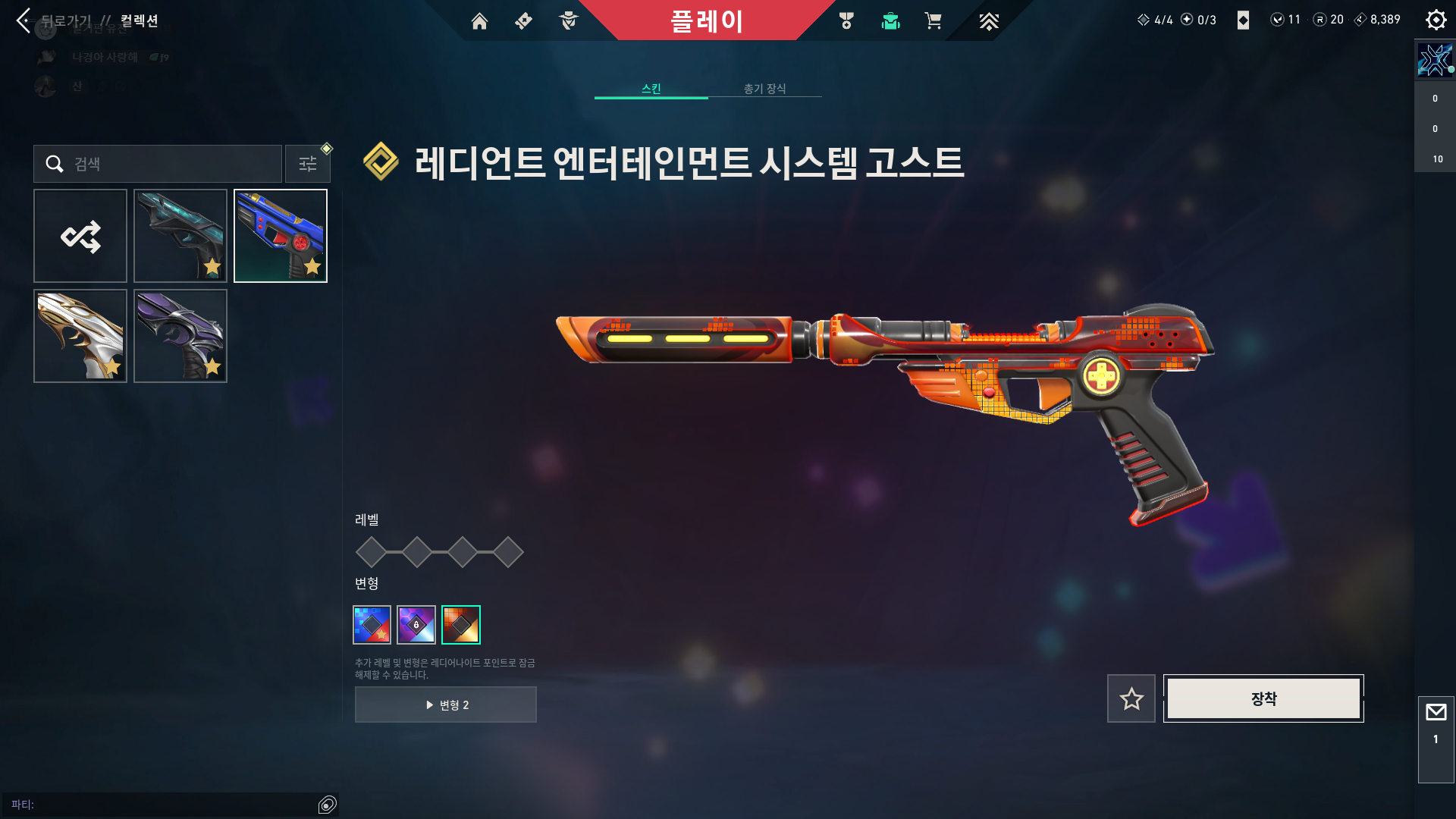The image size is (1456, 819).
Task: Click the red 플레이 play button
Action: pyautogui.click(x=706, y=20)
